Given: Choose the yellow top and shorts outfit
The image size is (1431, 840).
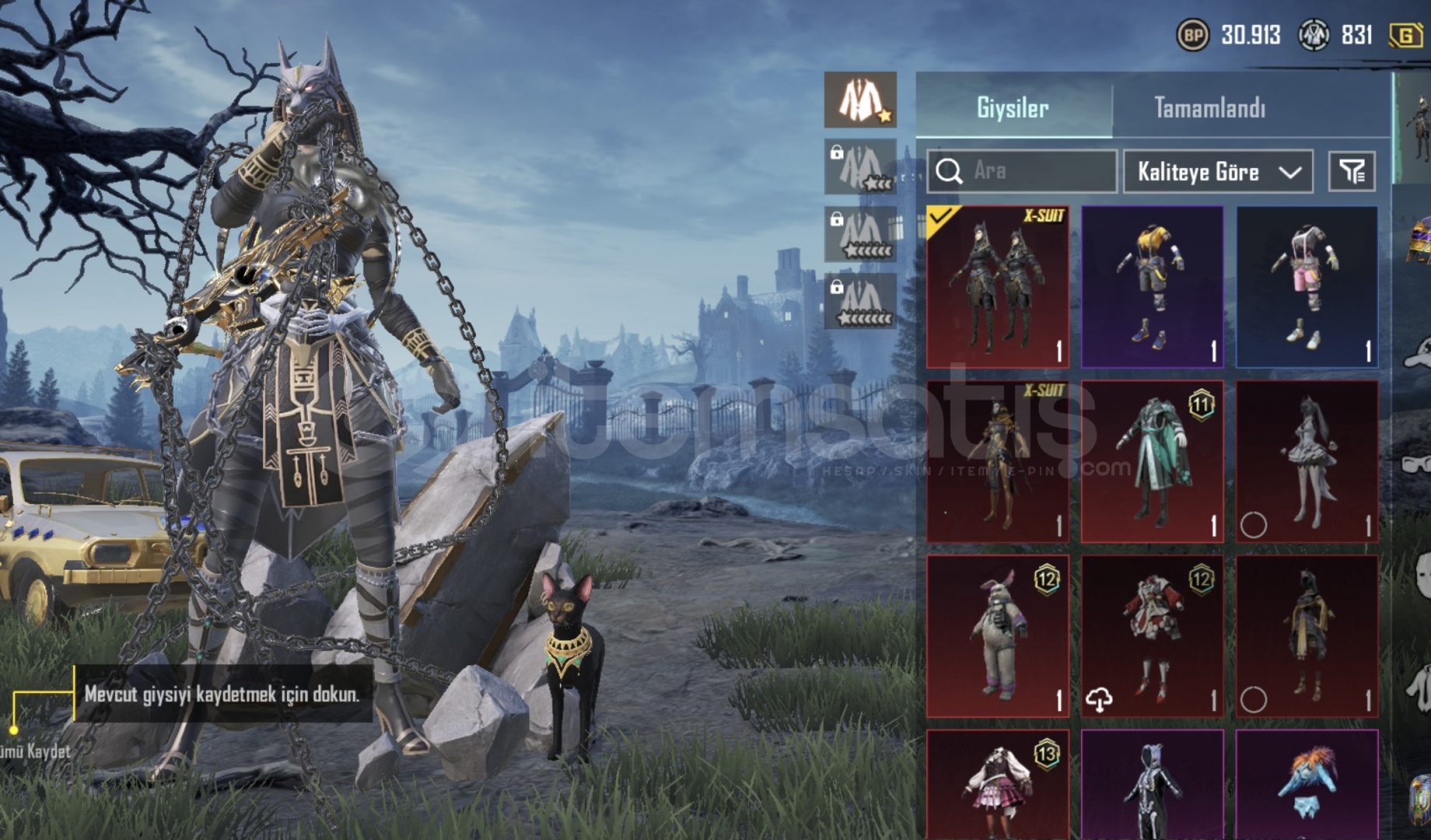Looking at the screenshot, I should pyautogui.click(x=1152, y=287).
